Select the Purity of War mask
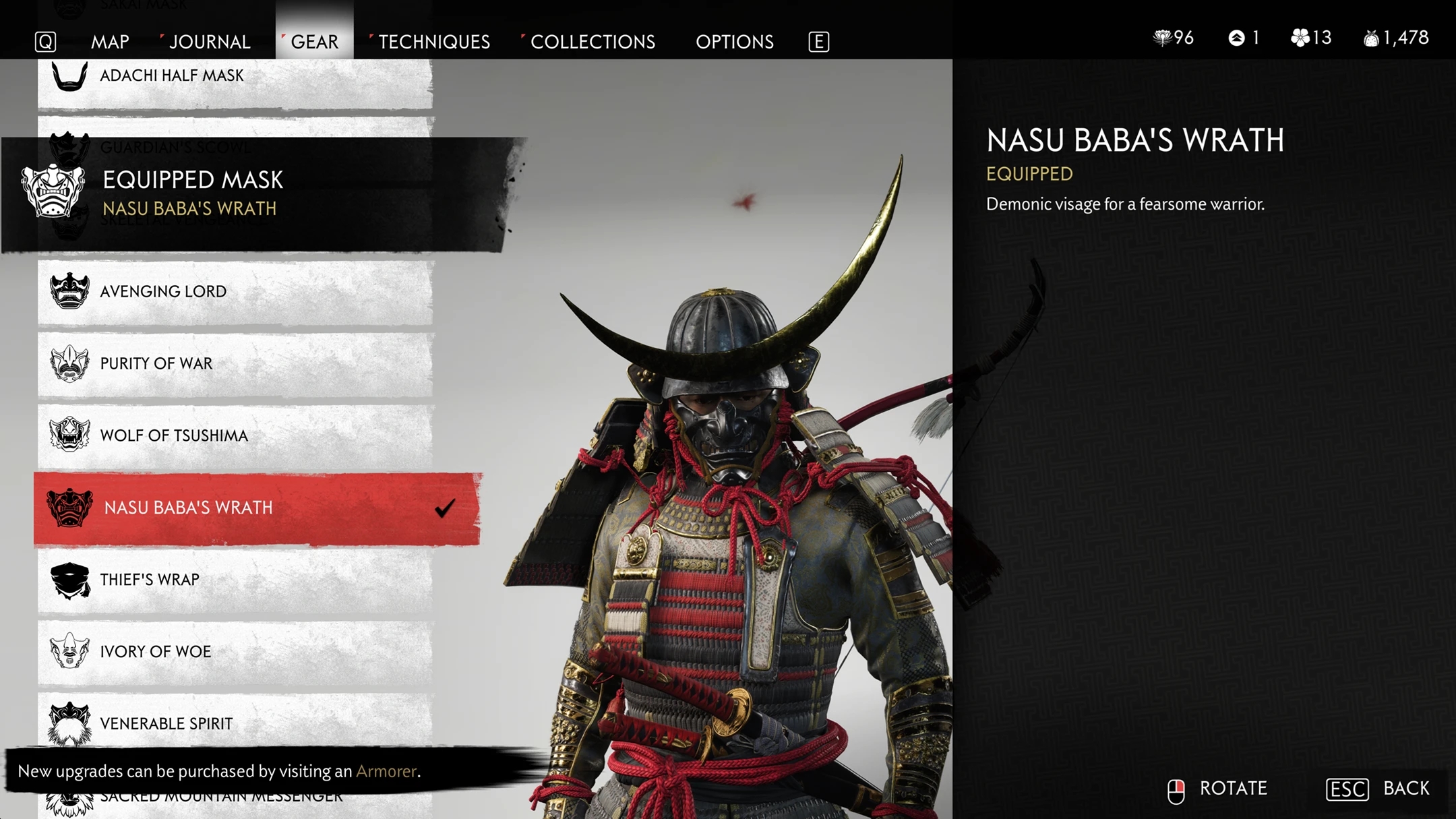The width and height of the screenshot is (1456, 819). [235, 364]
